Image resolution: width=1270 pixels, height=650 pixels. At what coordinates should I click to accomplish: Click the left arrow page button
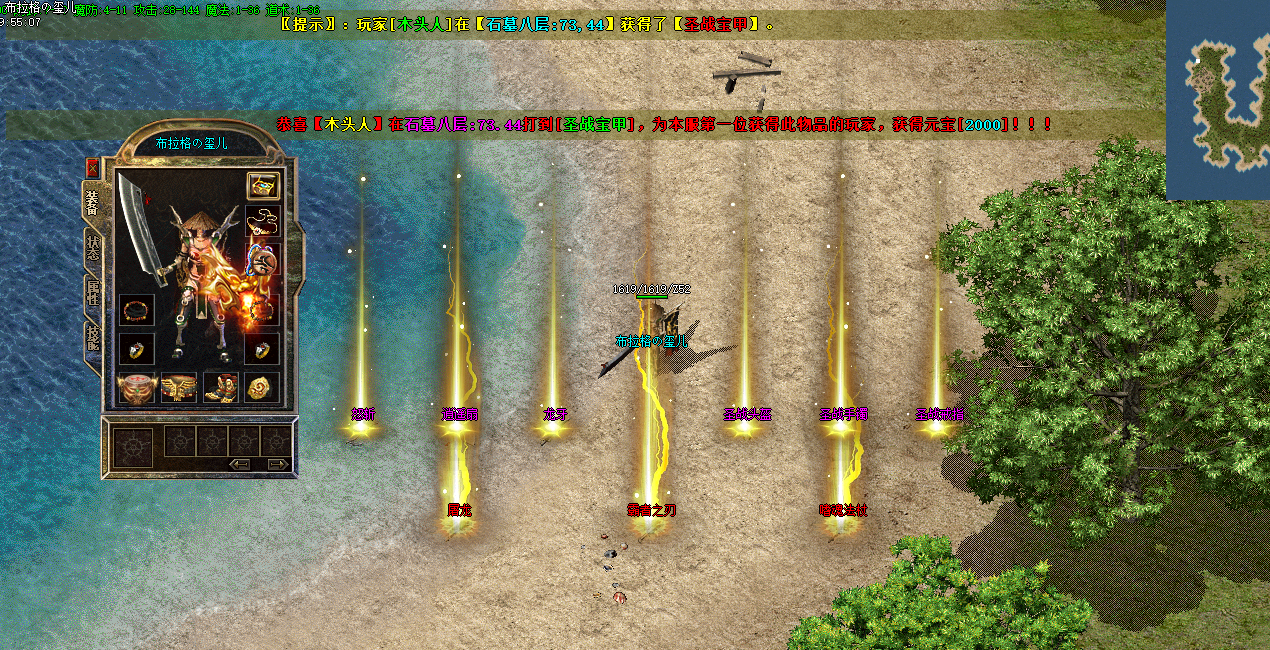(x=240, y=464)
